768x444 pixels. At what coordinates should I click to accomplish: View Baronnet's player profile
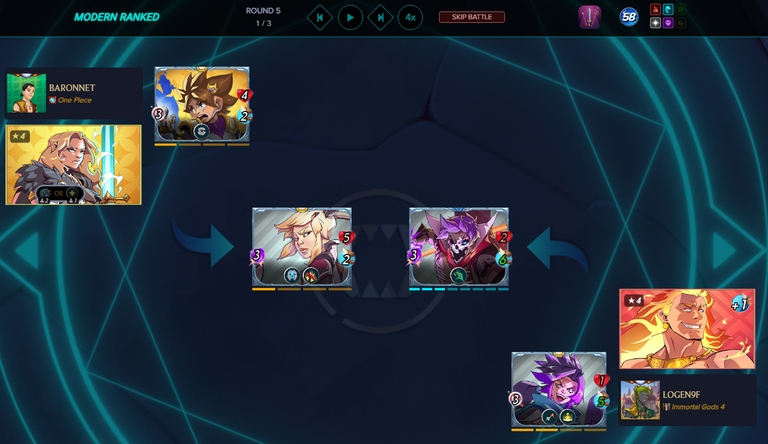coord(27,93)
